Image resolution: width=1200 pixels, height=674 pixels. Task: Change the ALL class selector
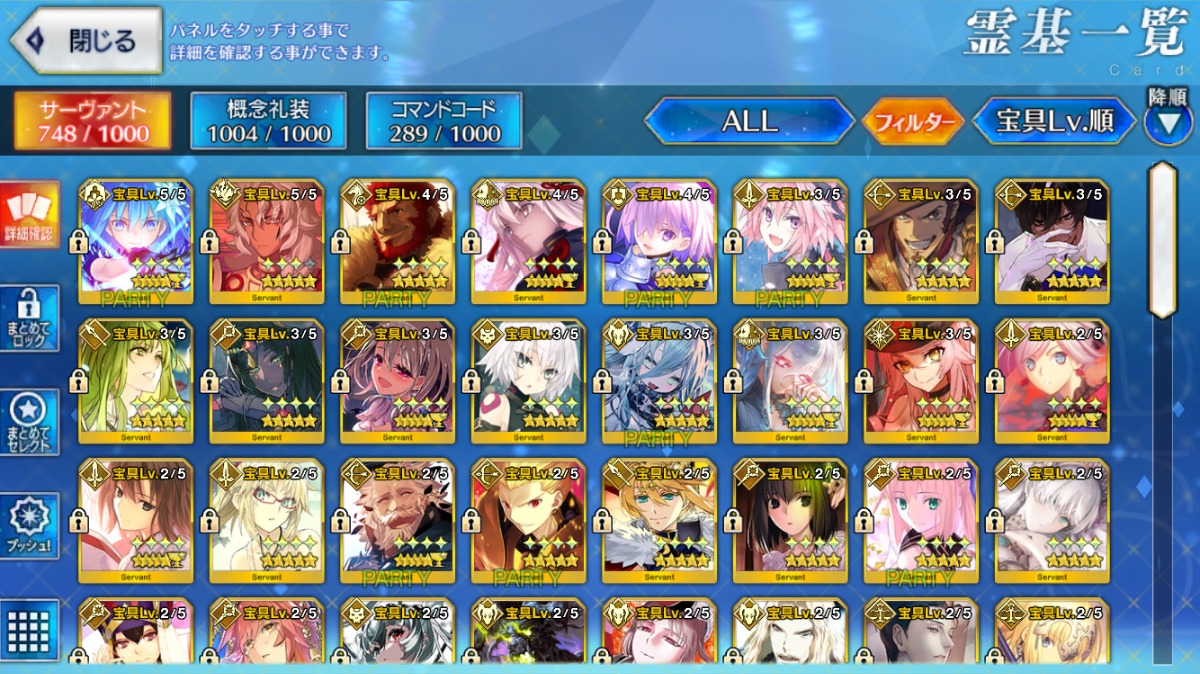point(749,122)
